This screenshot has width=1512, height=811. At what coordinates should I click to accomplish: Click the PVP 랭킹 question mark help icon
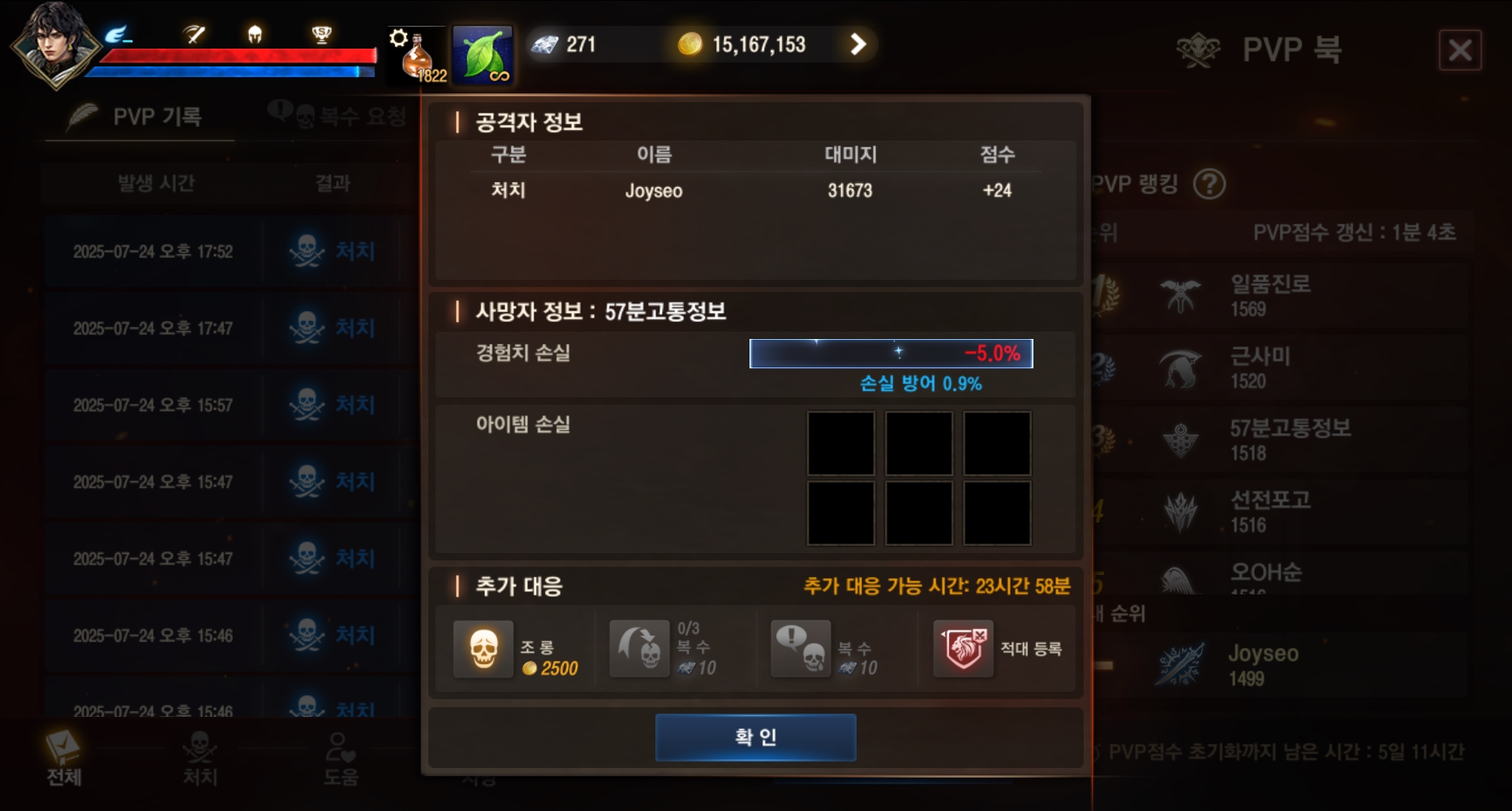(1209, 184)
